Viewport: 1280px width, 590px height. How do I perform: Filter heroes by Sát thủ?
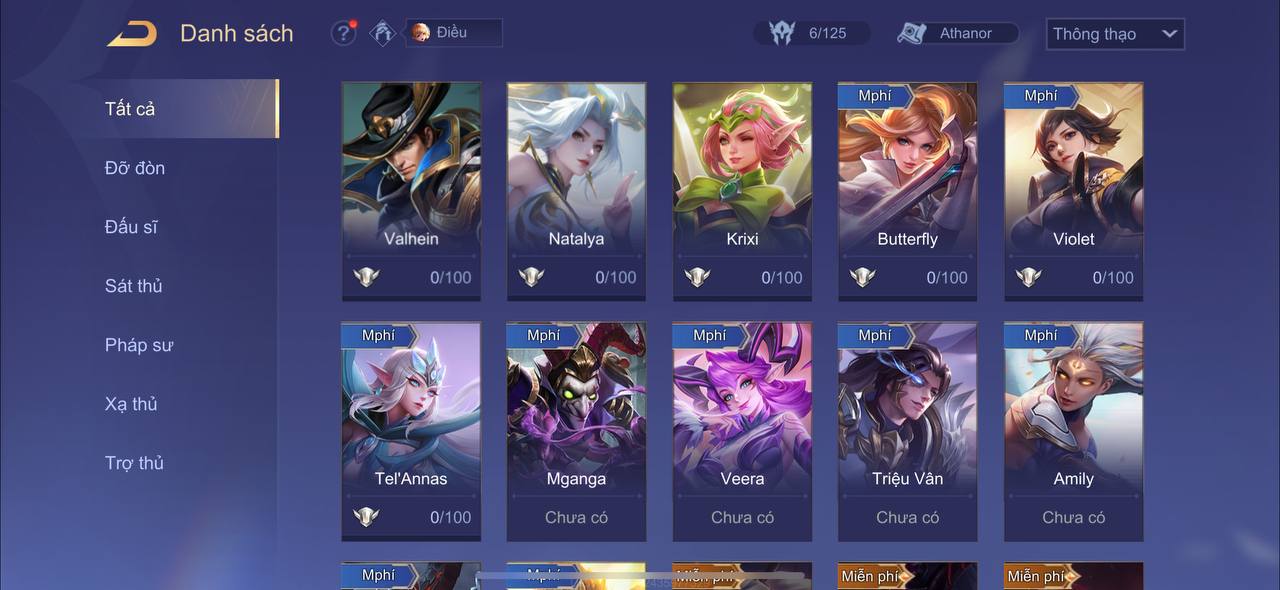pos(133,286)
